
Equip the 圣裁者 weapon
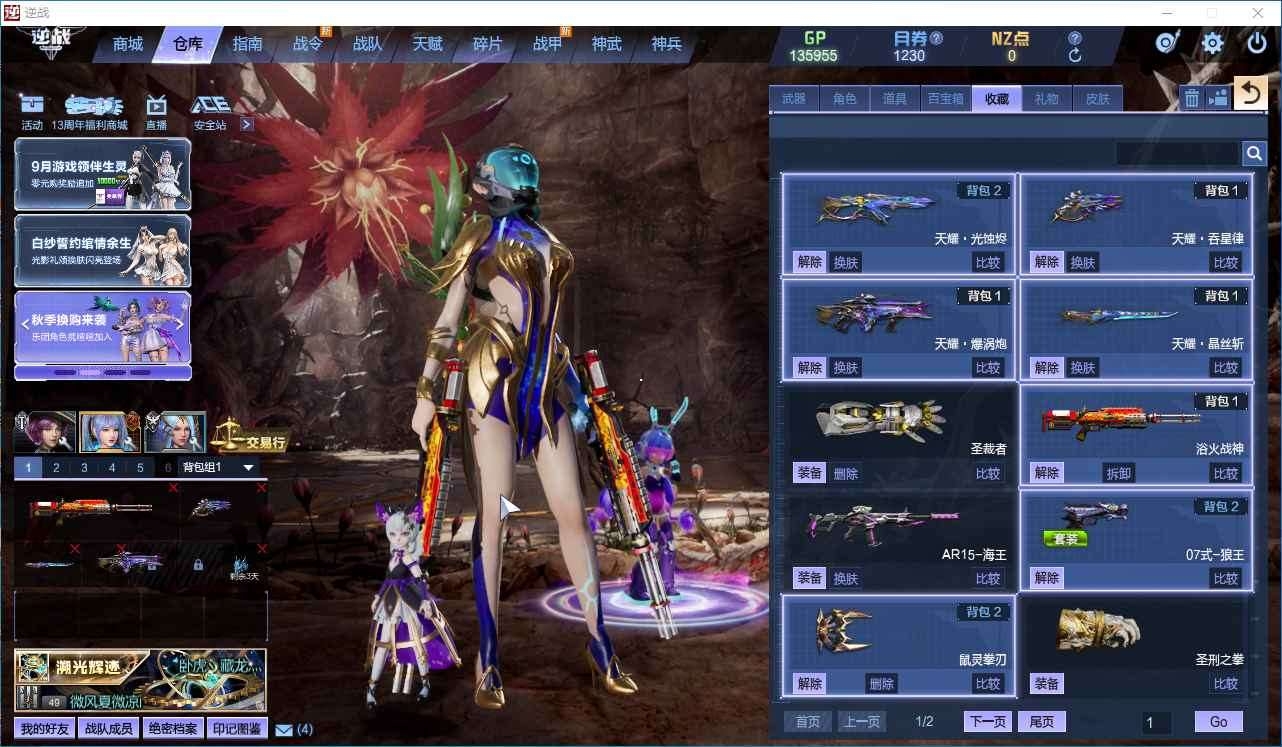(809, 473)
